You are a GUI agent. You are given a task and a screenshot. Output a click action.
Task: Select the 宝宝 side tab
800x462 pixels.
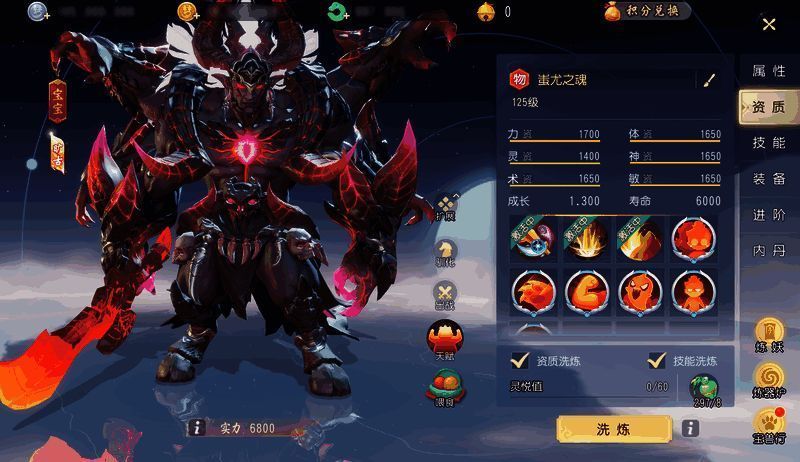58,98
